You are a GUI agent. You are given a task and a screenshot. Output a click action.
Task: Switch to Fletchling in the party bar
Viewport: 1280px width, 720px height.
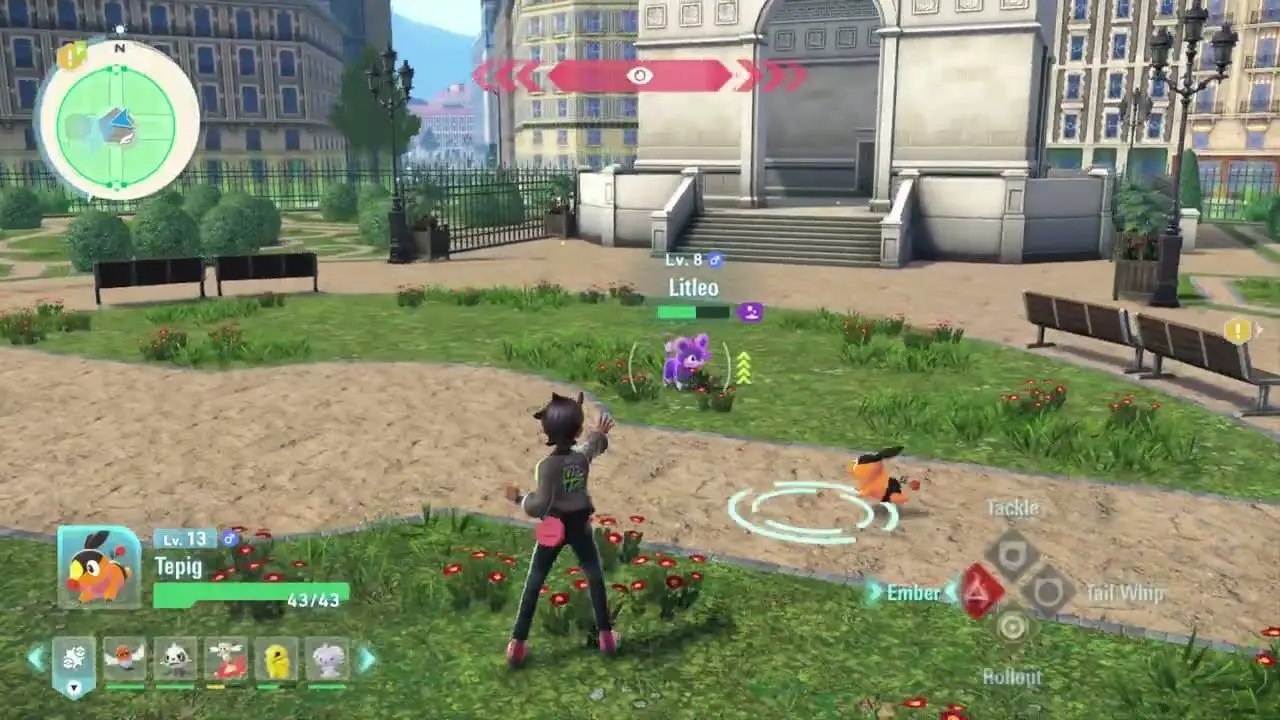125,660
